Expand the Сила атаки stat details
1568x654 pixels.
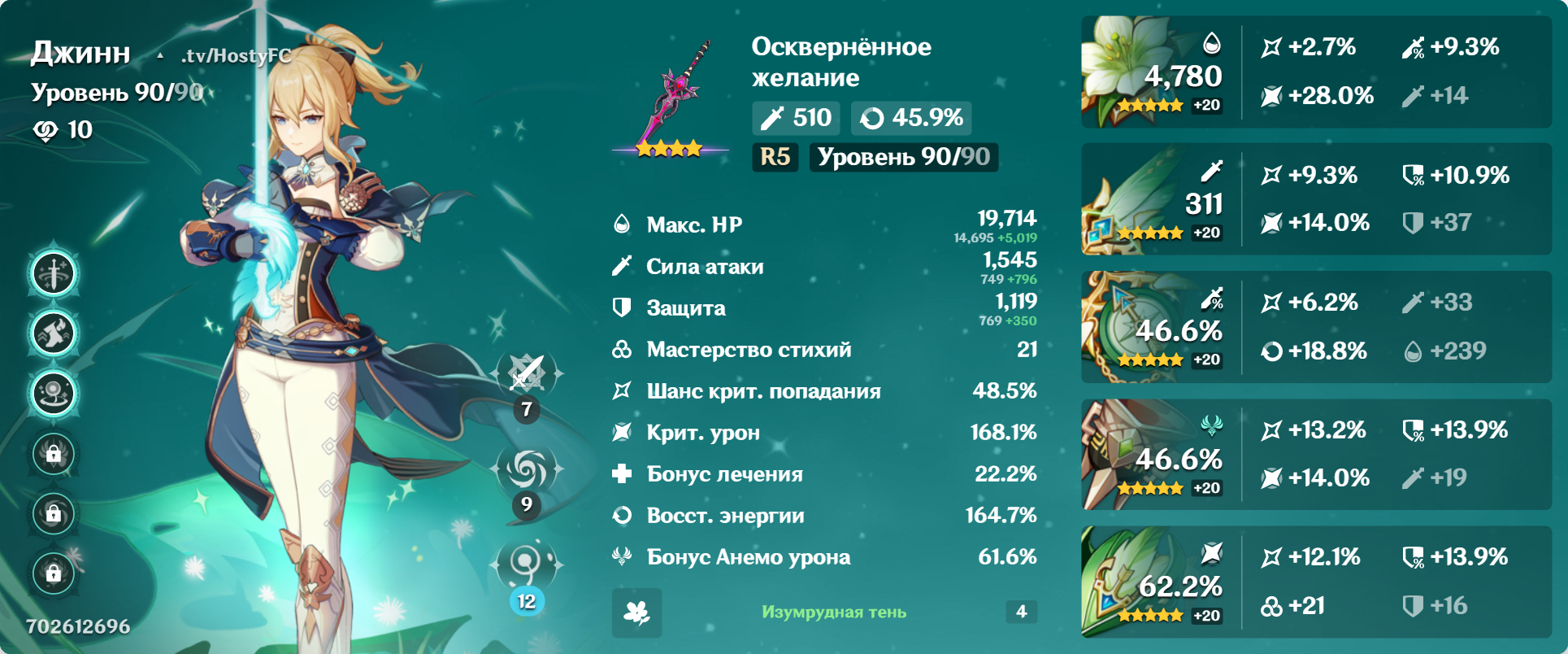pyautogui.click(x=813, y=266)
